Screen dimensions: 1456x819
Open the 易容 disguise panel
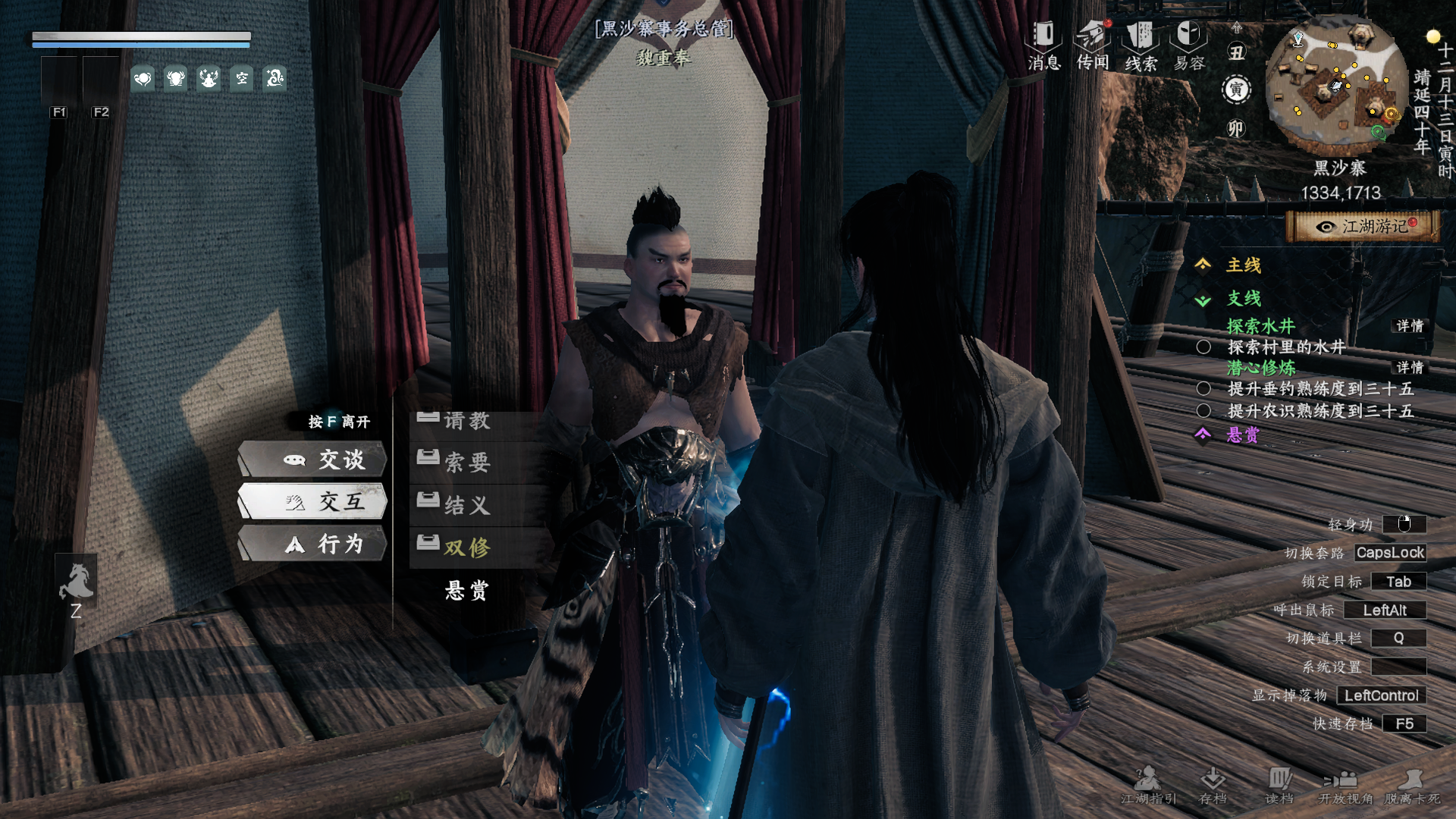tap(1189, 45)
